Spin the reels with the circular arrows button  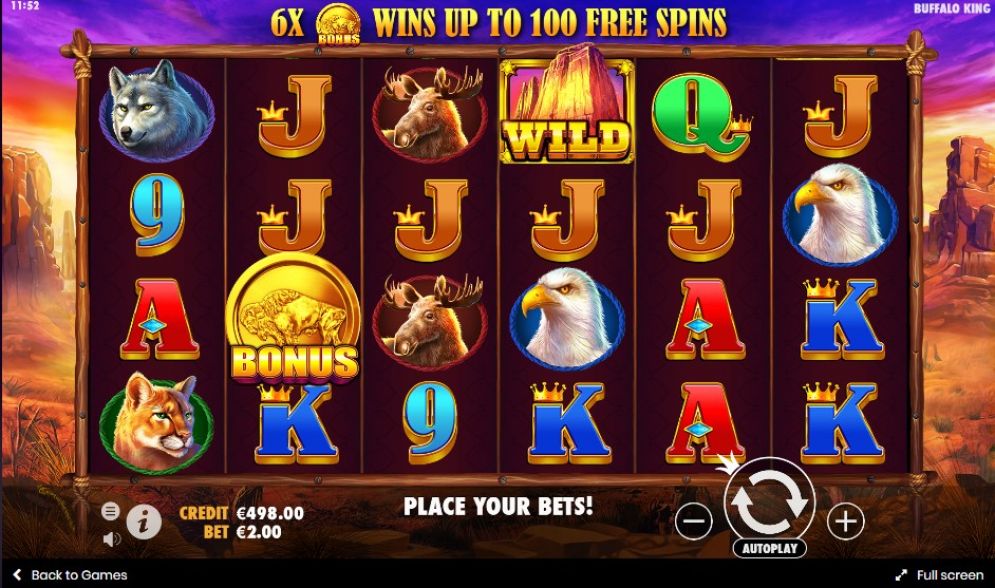pos(769,502)
